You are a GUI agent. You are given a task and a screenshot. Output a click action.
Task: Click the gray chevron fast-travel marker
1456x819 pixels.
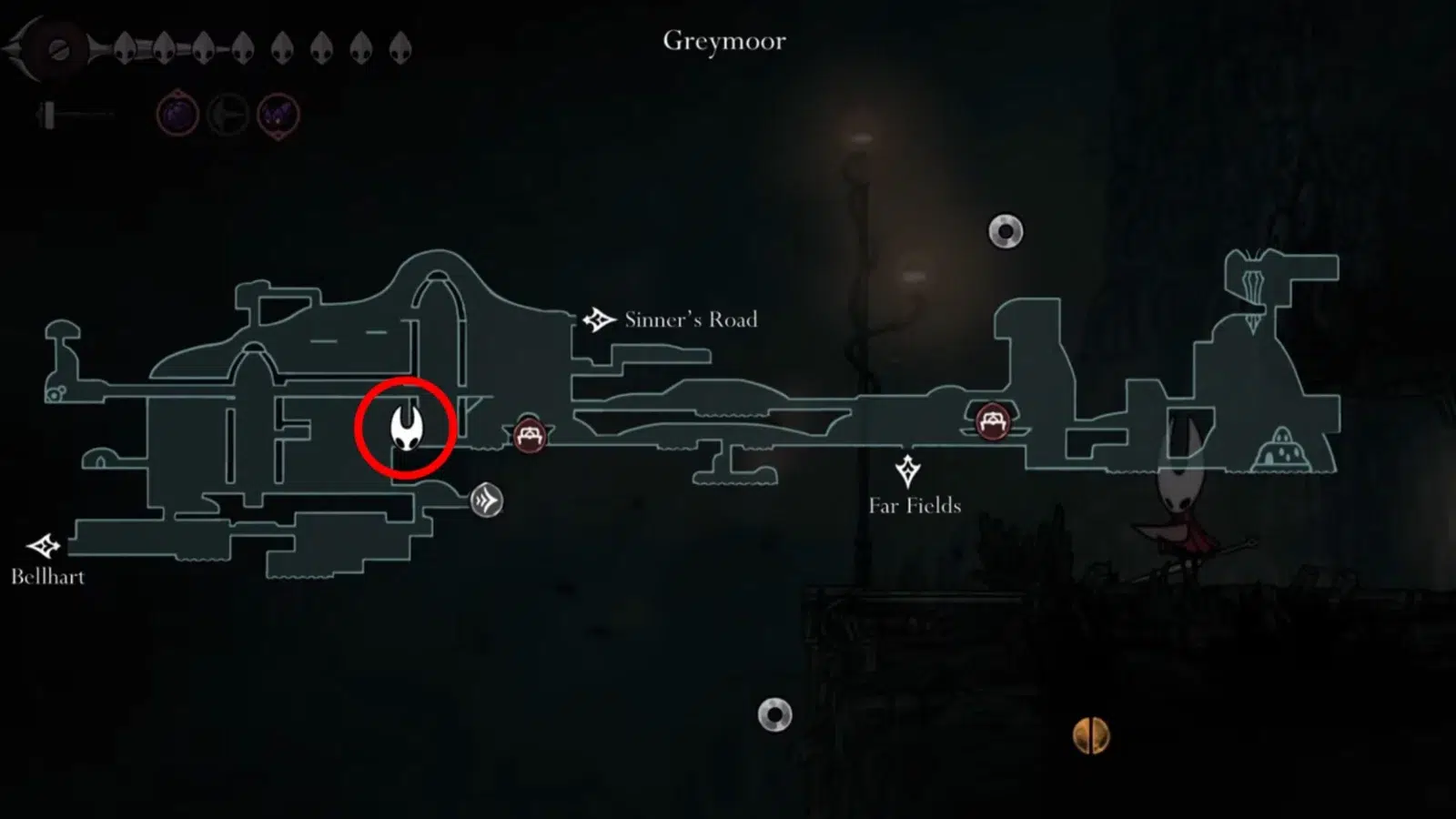pyautogui.click(x=487, y=499)
